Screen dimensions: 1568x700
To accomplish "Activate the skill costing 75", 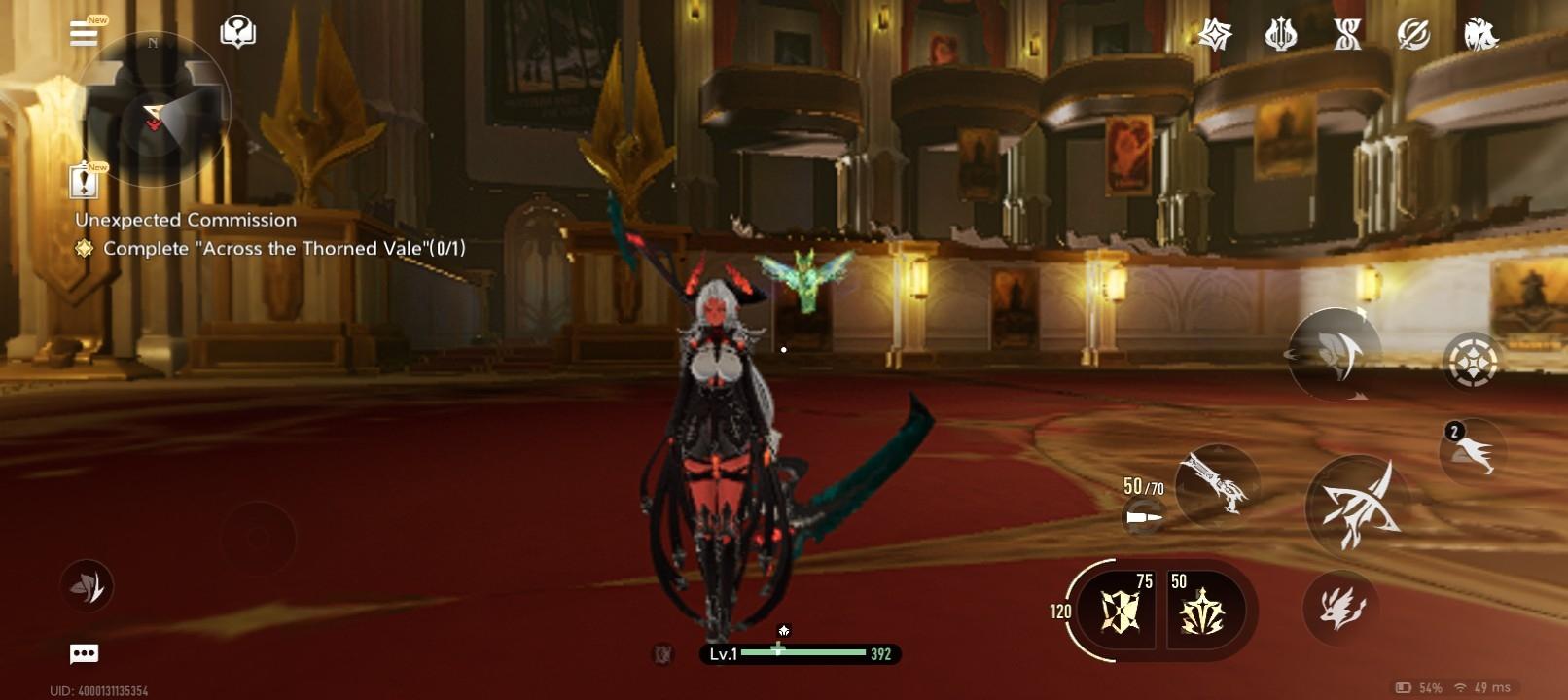I will pyautogui.click(x=1121, y=611).
